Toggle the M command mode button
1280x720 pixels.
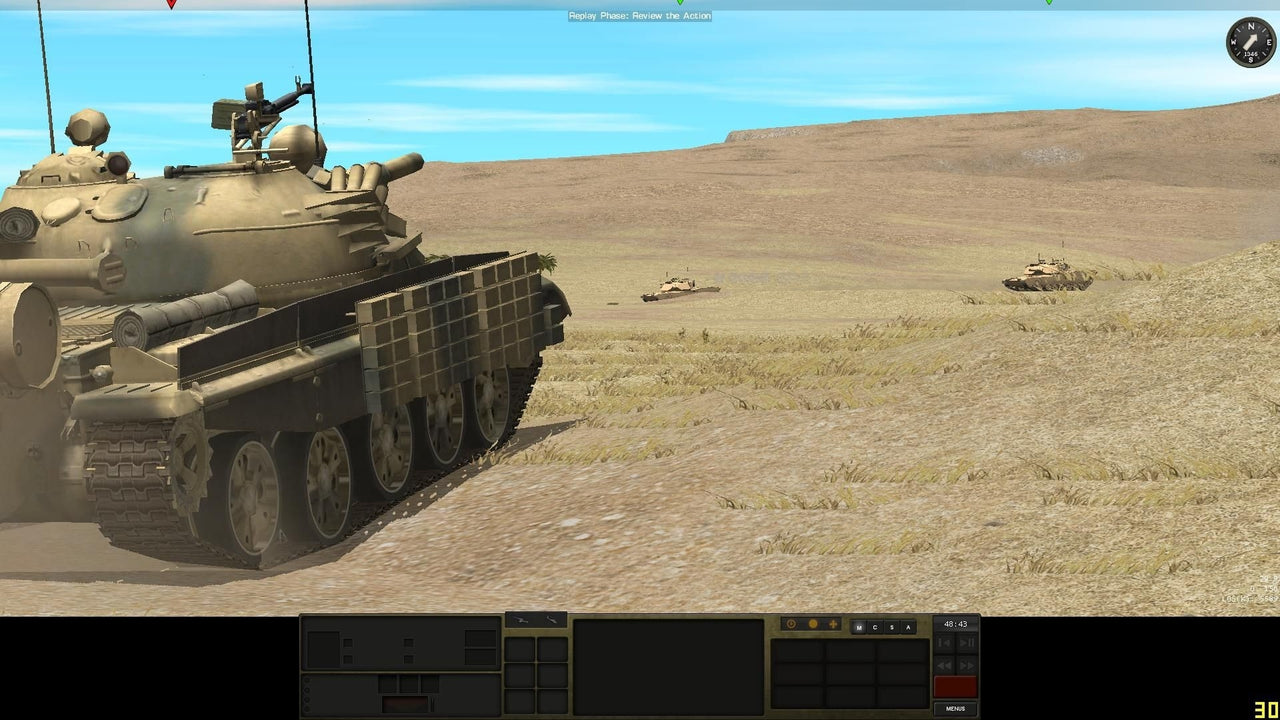tap(859, 626)
